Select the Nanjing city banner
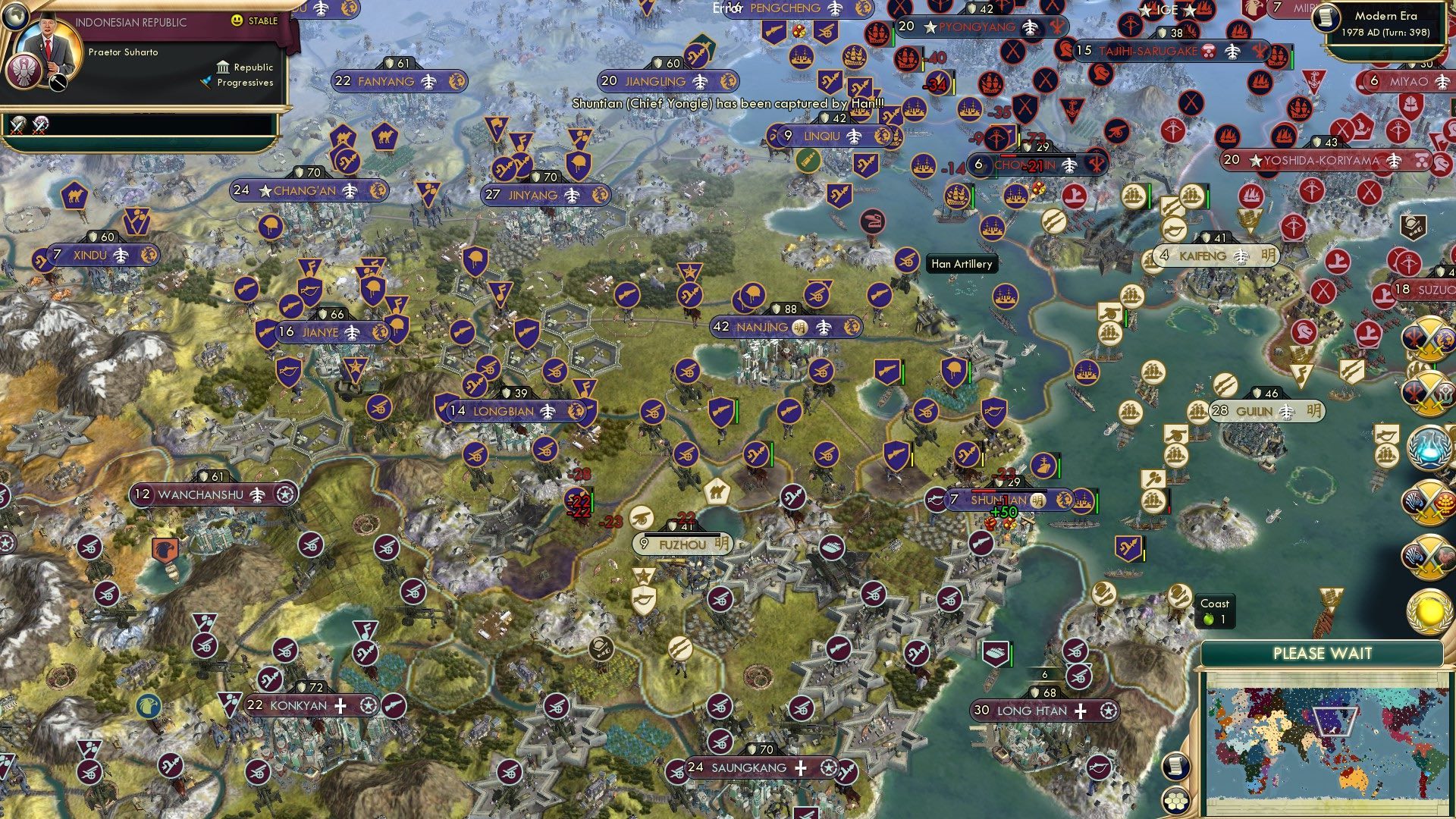Image resolution: width=1456 pixels, height=819 pixels. pyautogui.click(x=786, y=327)
